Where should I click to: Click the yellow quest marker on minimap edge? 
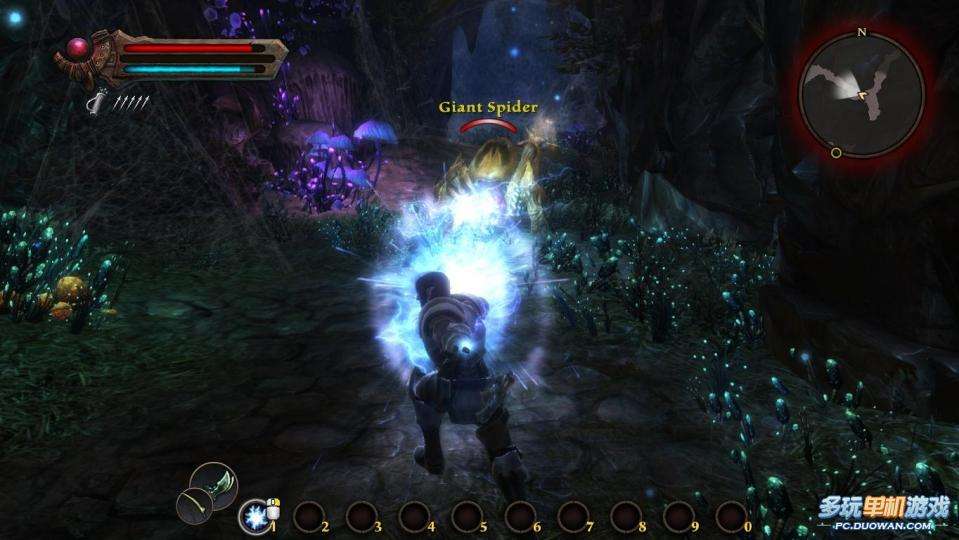point(836,153)
